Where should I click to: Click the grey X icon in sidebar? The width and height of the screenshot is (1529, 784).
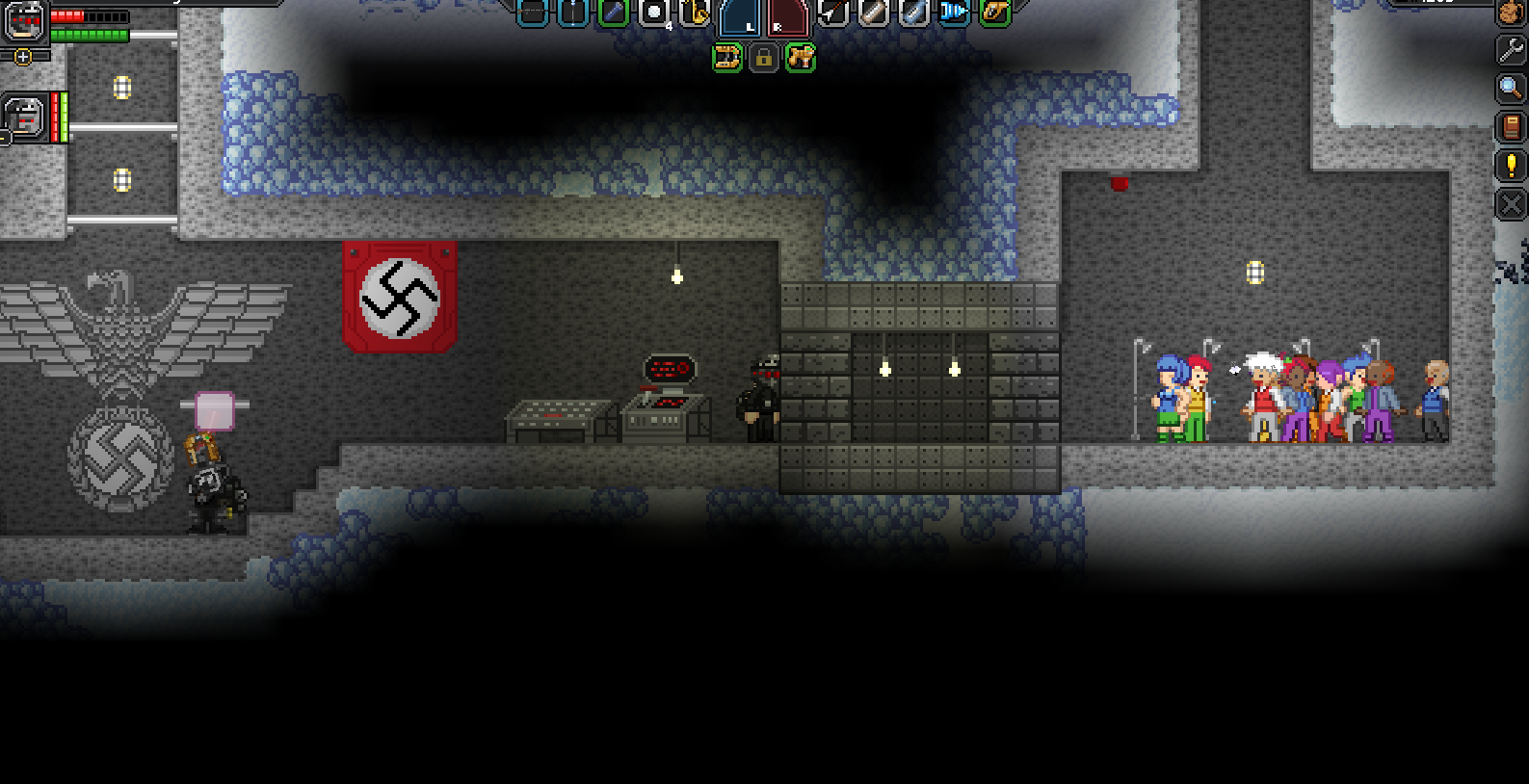tap(1510, 204)
